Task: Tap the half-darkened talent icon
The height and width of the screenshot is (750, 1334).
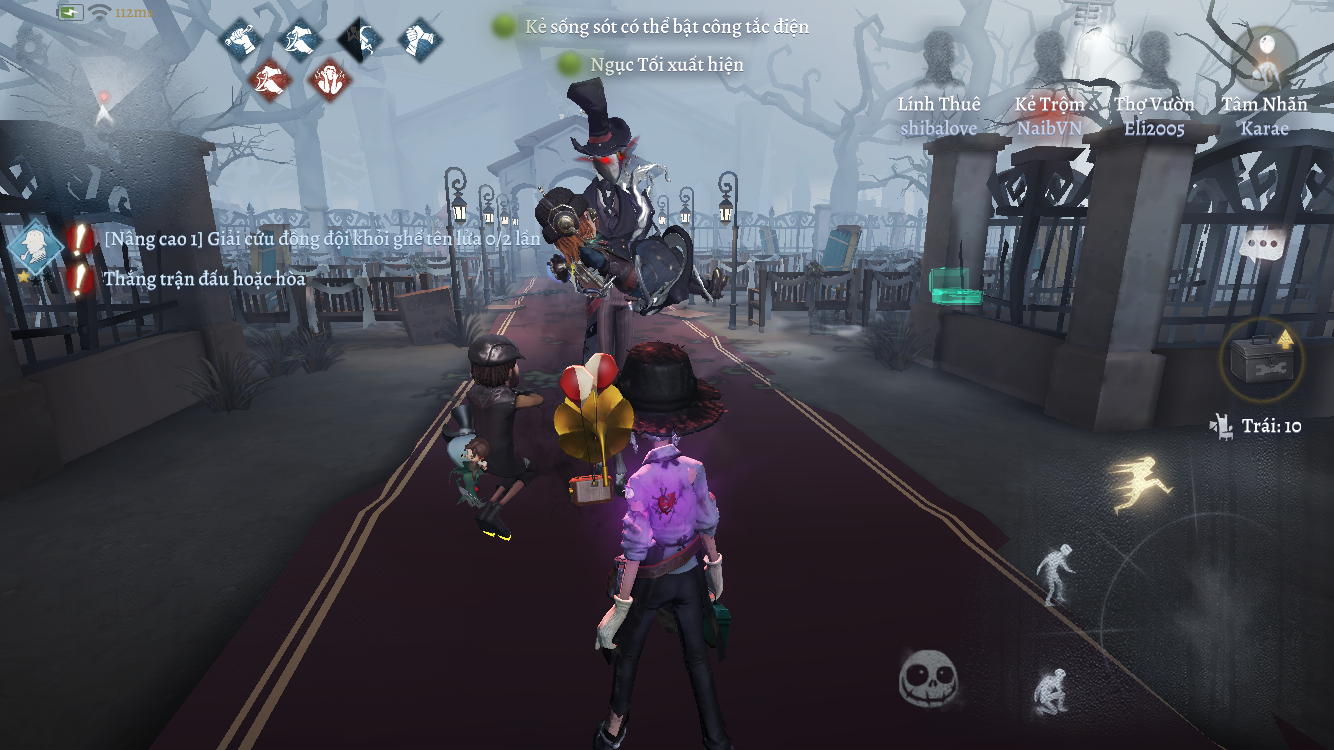Action: (360, 39)
